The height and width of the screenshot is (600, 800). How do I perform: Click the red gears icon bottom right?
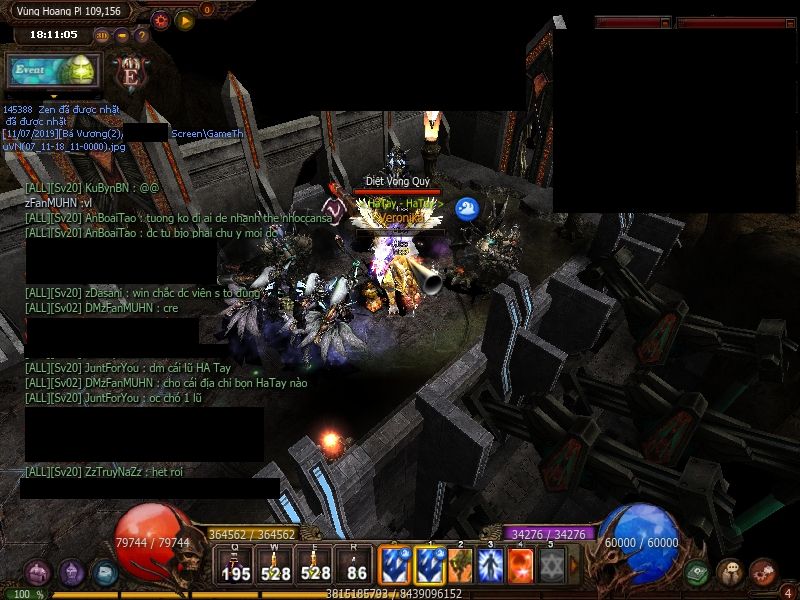(x=762, y=572)
